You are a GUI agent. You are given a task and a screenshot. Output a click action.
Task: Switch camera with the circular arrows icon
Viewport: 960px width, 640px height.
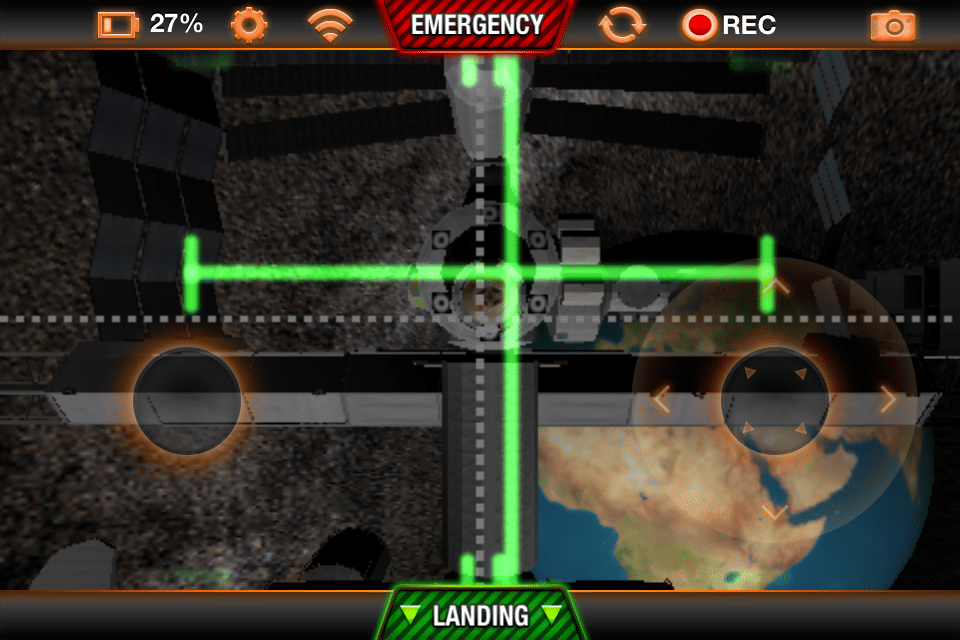pos(621,24)
